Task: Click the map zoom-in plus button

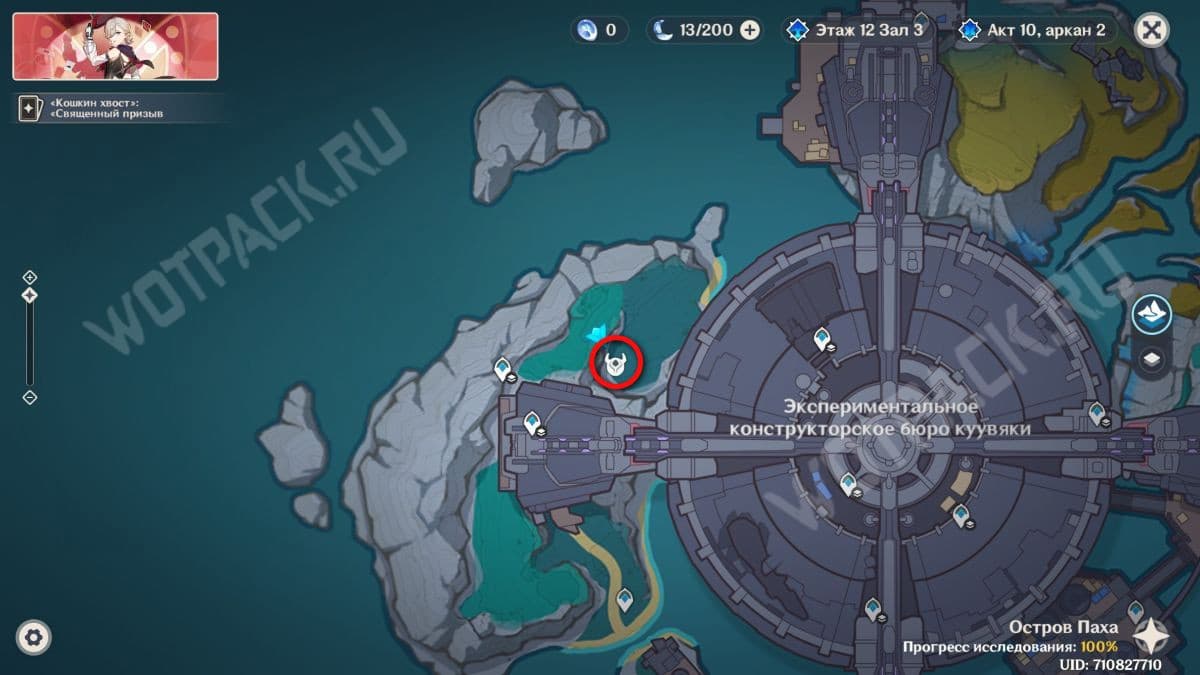Action: pyautogui.click(x=30, y=277)
